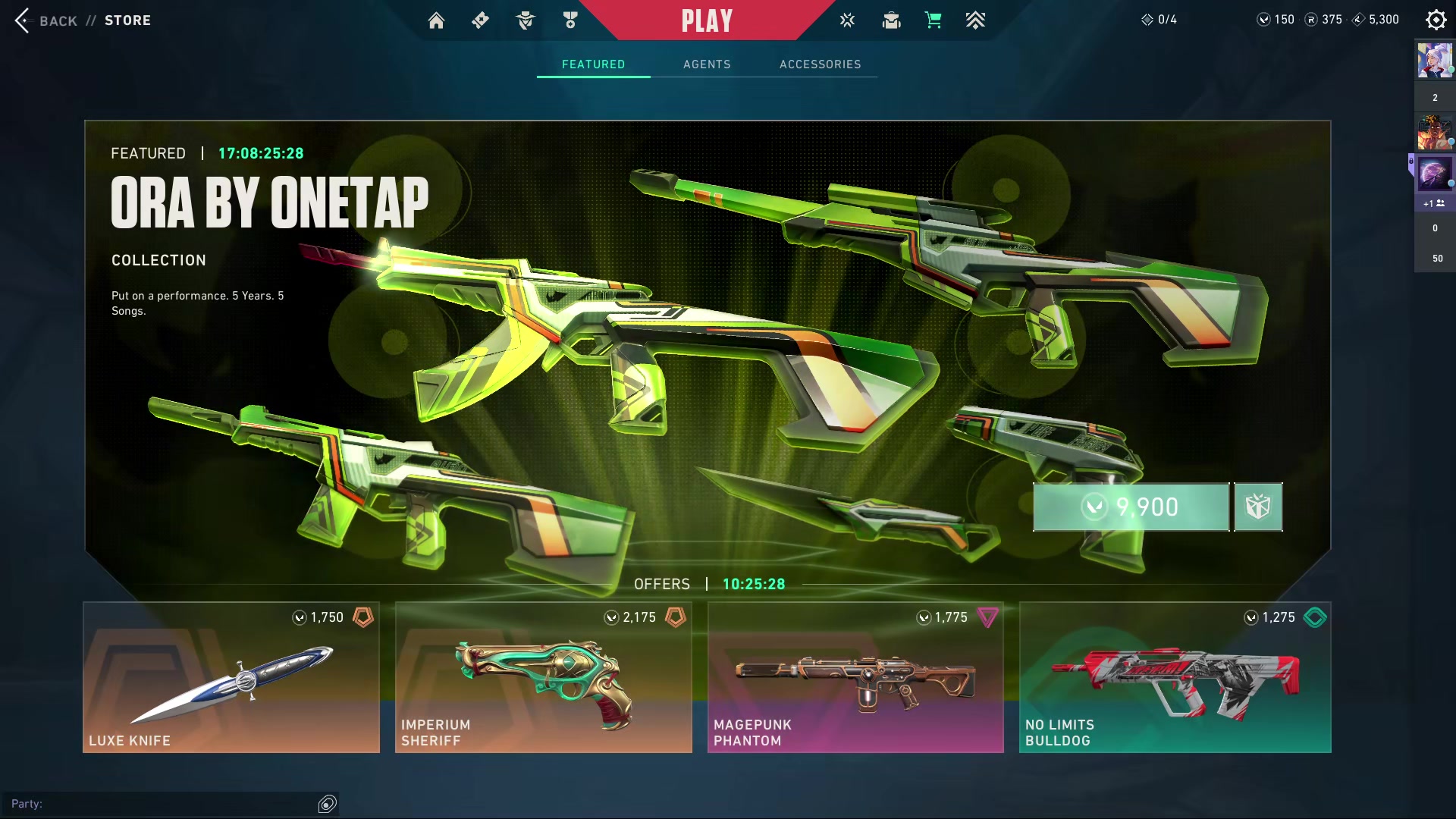Open the chat emblem beside Party
This screenshot has height=819, width=1456.
[327, 804]
